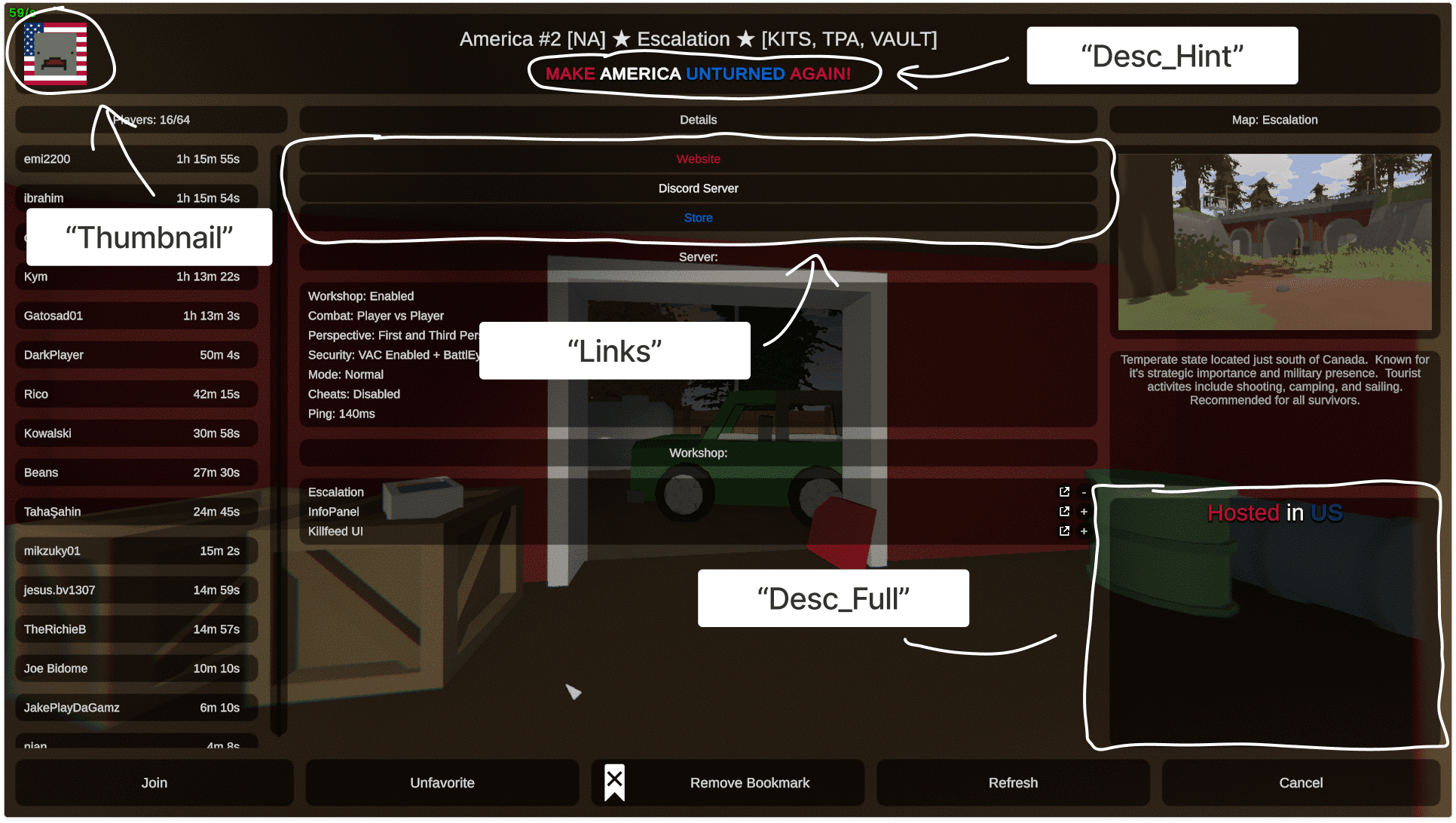
Task: Open the Store link
Action: [x=698, y=217]
